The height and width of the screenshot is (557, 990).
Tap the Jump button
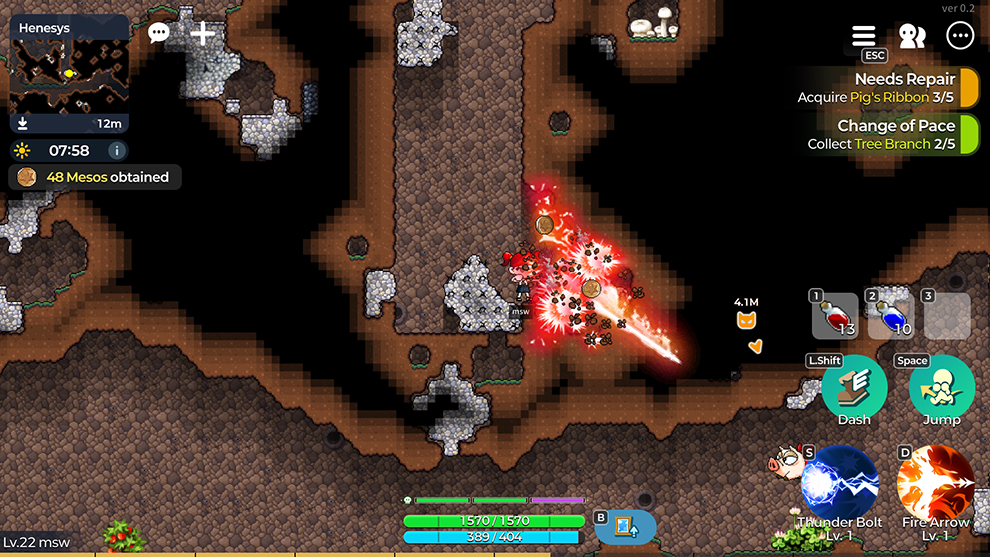tap(941, 390)
